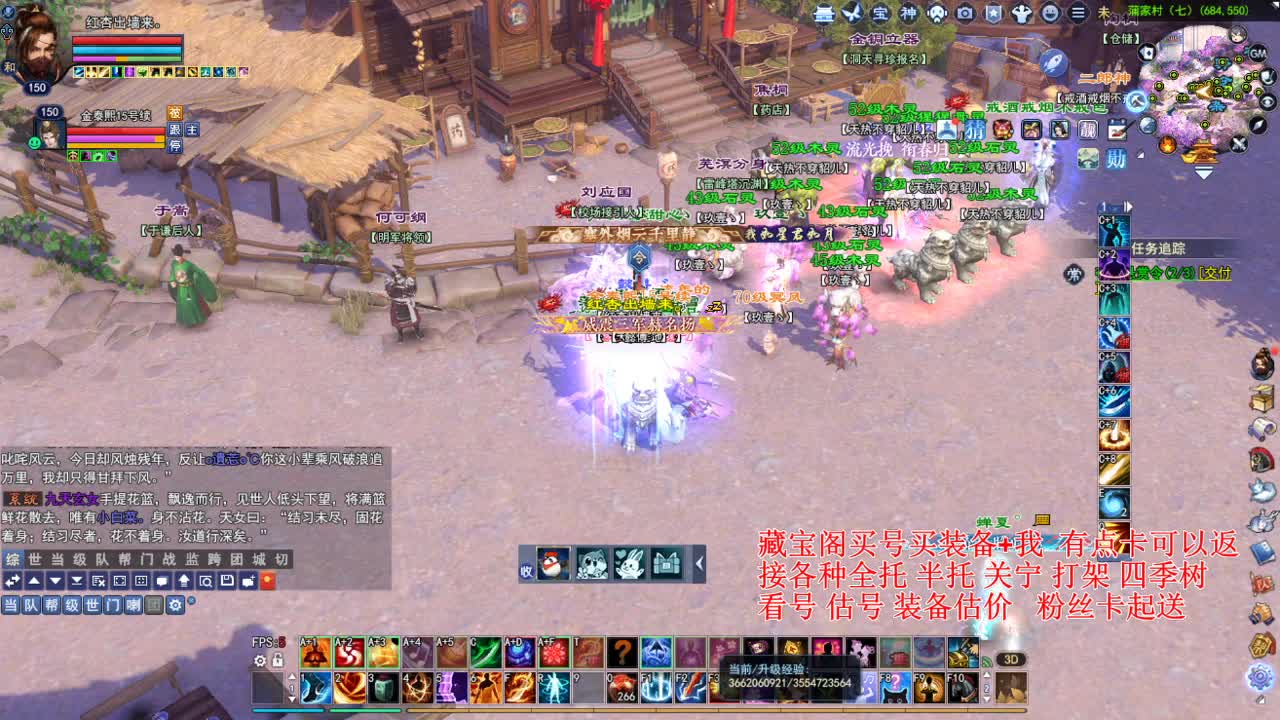
Task: Switch to the 战 battle chat tab
Action: point(169,561)
